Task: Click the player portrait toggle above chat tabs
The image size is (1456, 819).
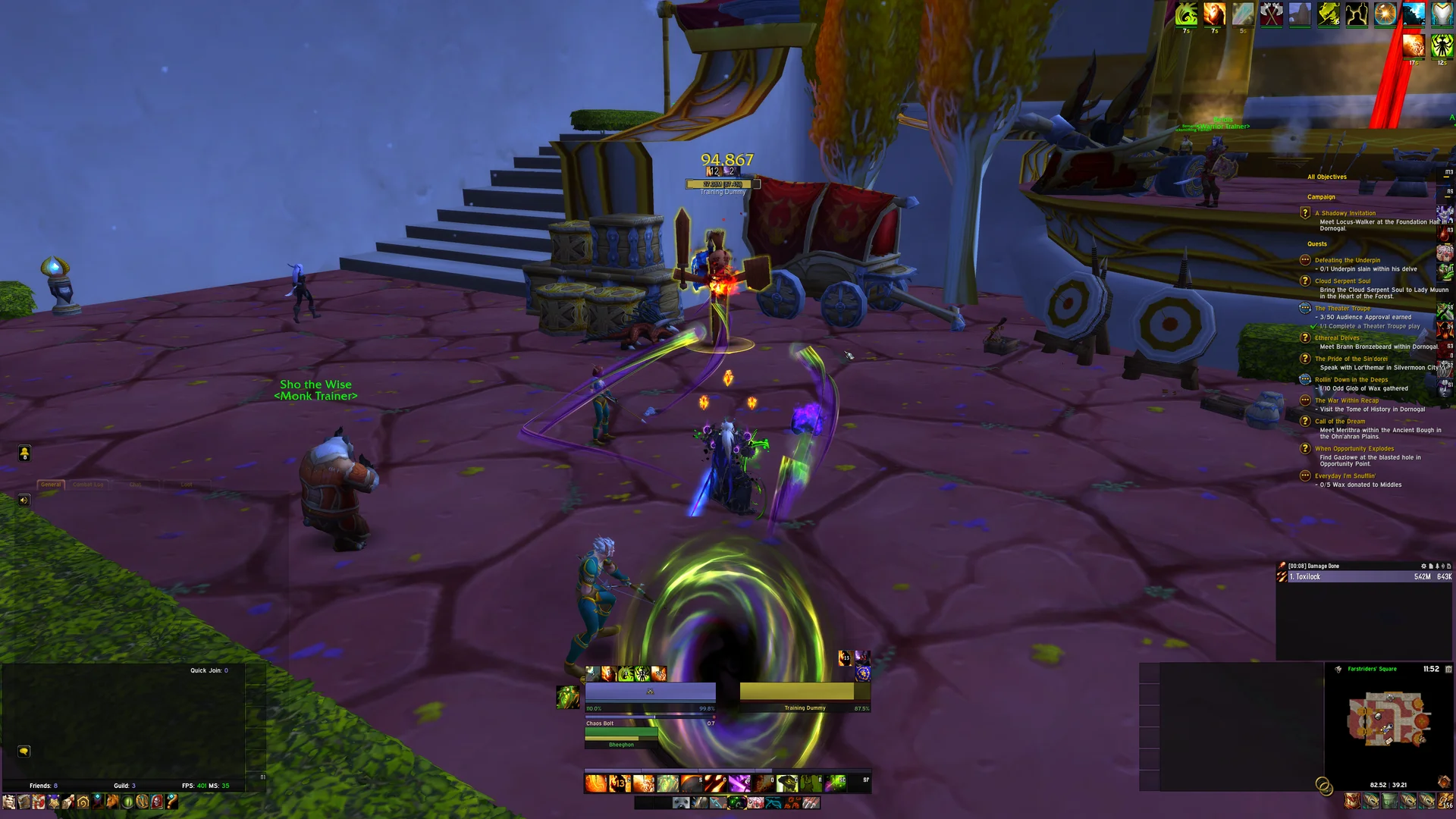Action: pos(25,453)
